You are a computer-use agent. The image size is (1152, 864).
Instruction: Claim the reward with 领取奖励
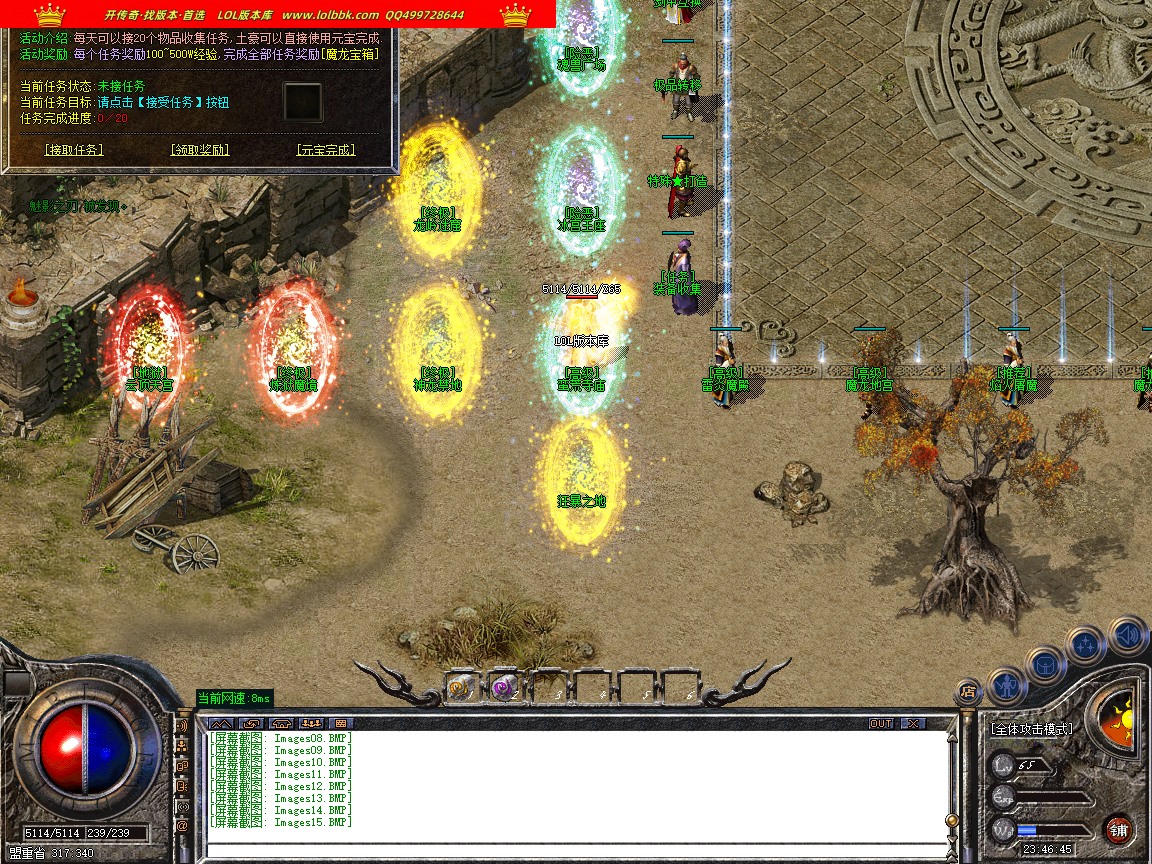tap(200, 150)
